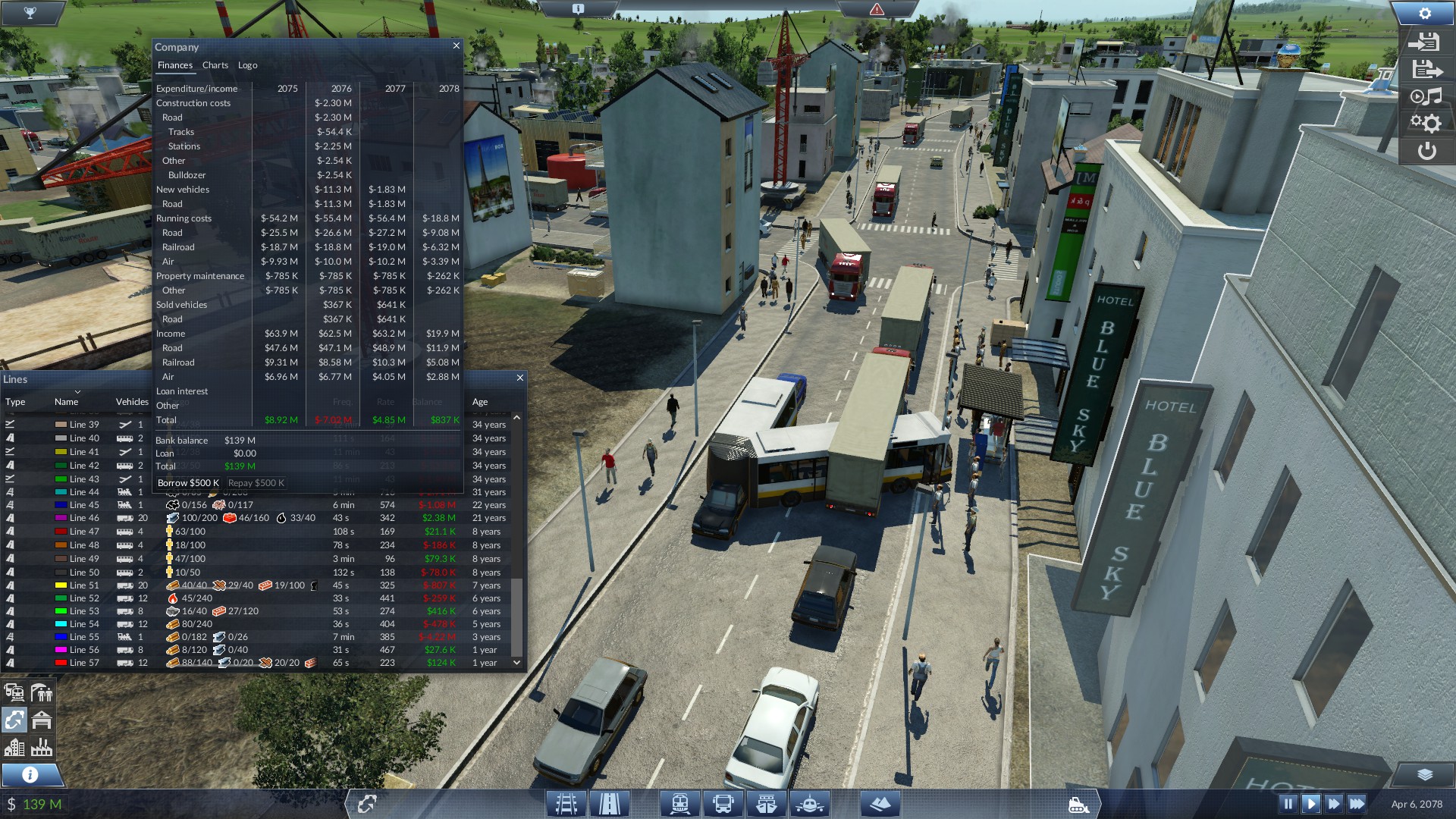
Task: Pause the game simulation
Action: (1288, 804)
